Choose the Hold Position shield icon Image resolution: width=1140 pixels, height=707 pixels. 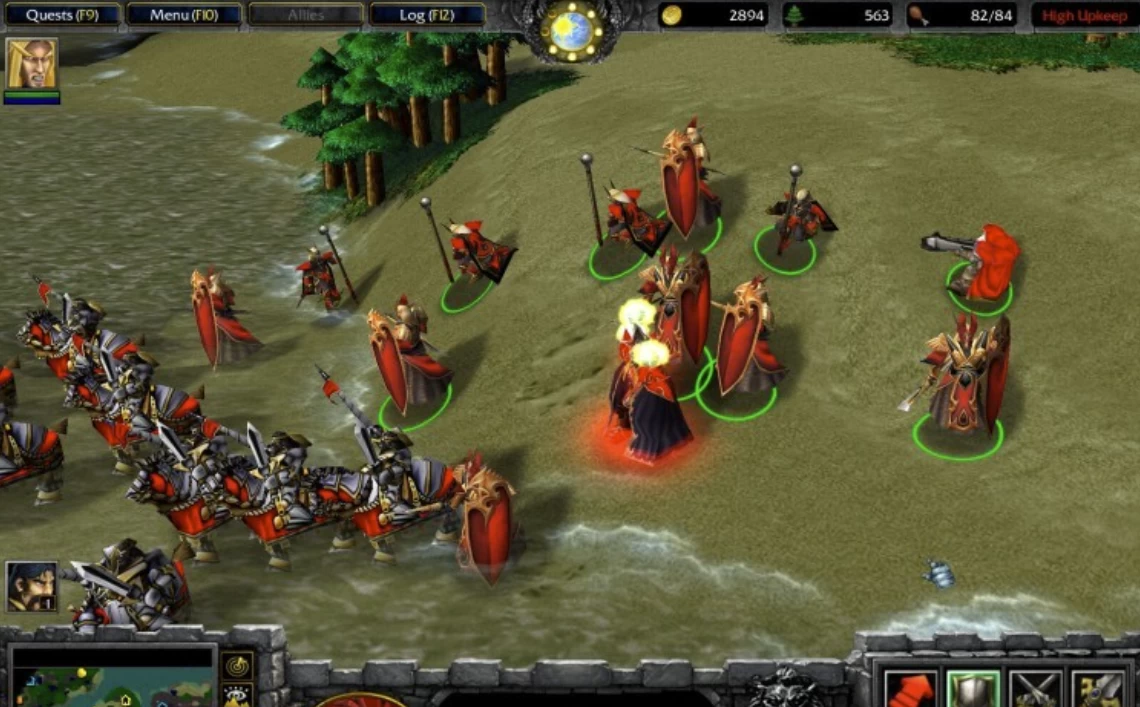tap(973, 689)
